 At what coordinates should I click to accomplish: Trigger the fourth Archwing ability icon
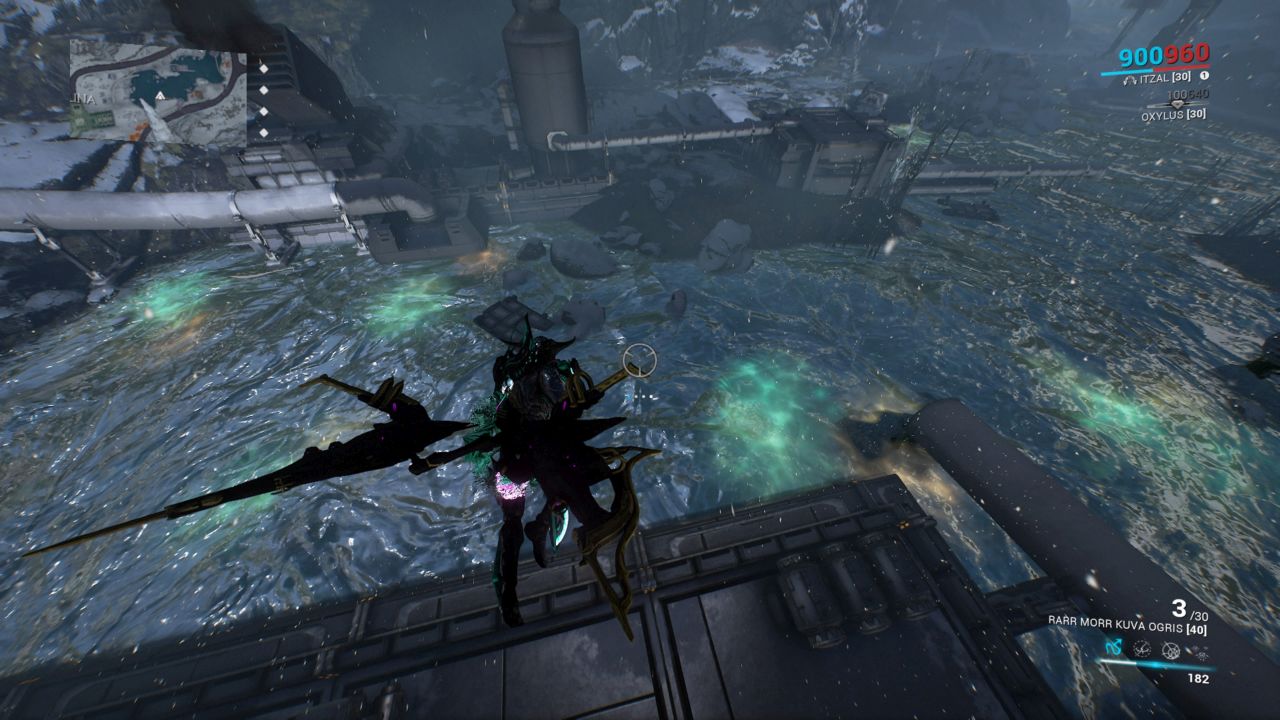point(1197,650)
